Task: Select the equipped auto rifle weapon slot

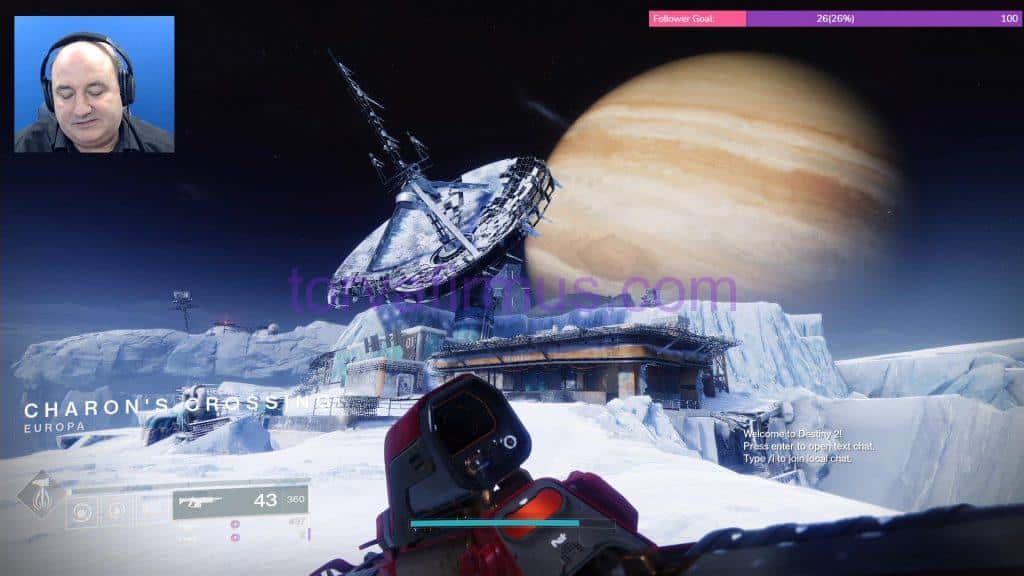Action: [240, 501]
